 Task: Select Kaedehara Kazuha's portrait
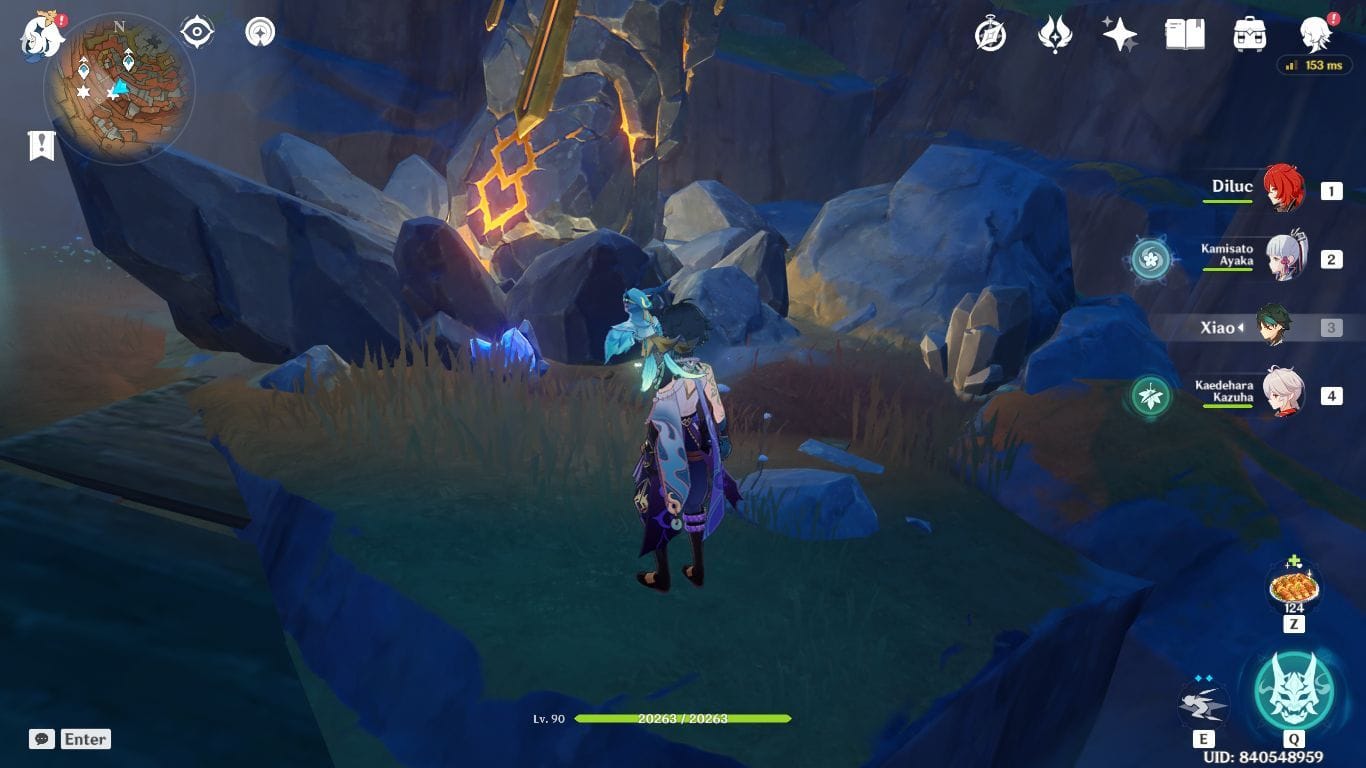(x=1286, y=394)
